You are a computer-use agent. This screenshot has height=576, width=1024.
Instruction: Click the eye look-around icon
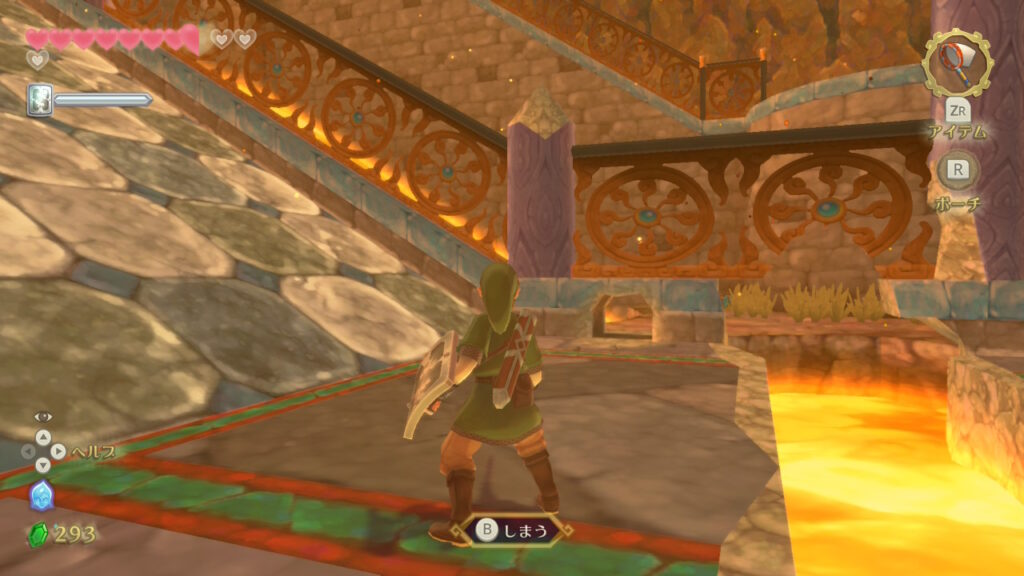[43, 416]
